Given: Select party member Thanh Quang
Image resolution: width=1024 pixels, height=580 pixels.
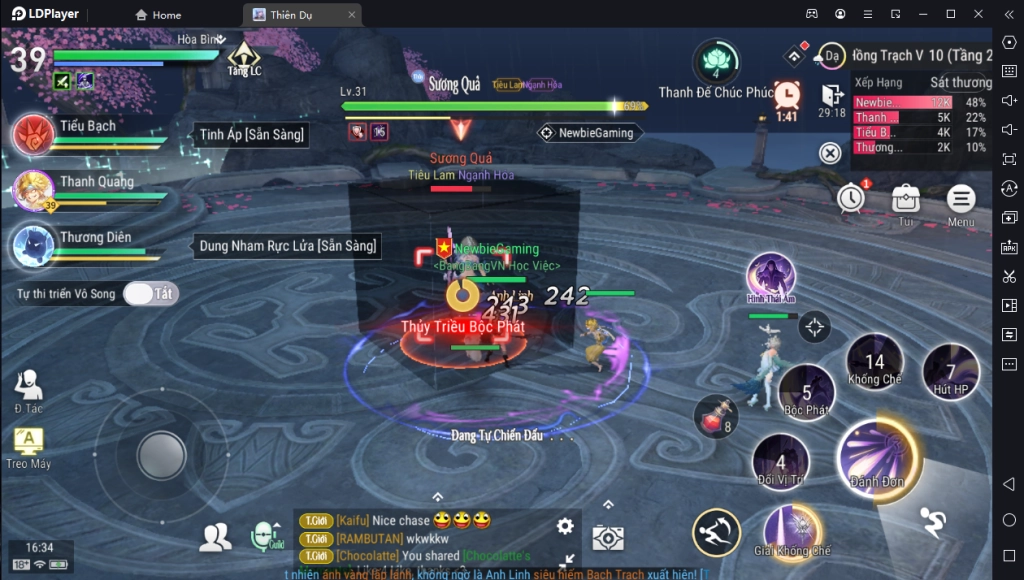Looking at the screenshot, I should point(33,190).
